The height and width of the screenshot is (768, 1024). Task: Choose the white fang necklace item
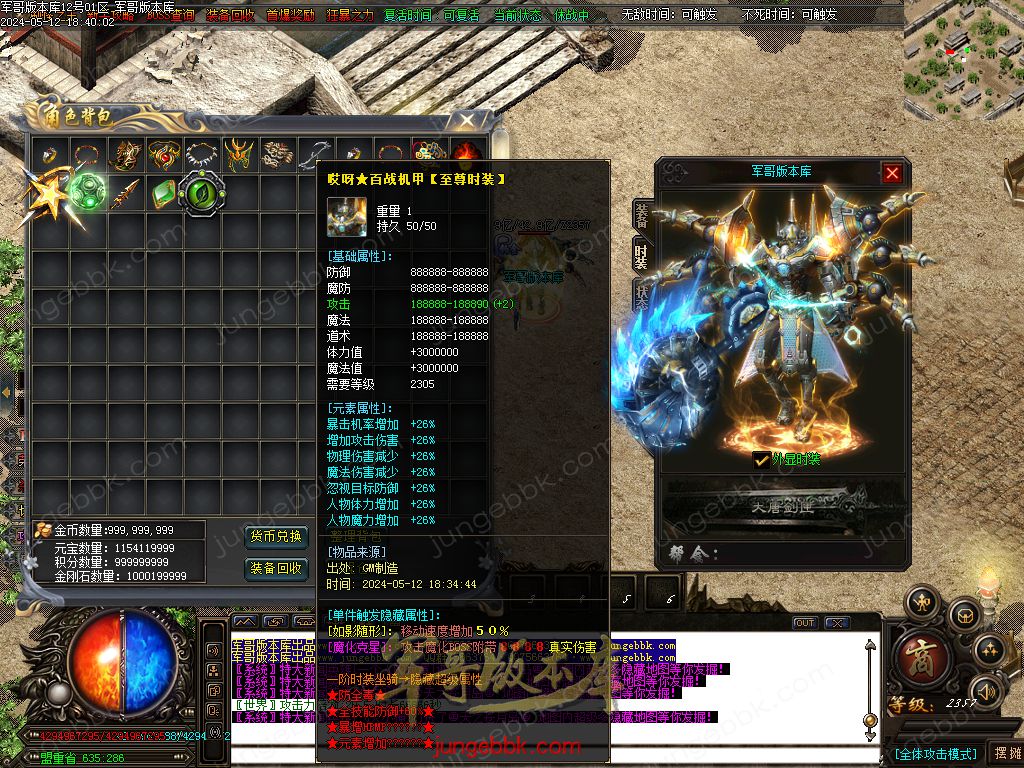coord(201,154)
